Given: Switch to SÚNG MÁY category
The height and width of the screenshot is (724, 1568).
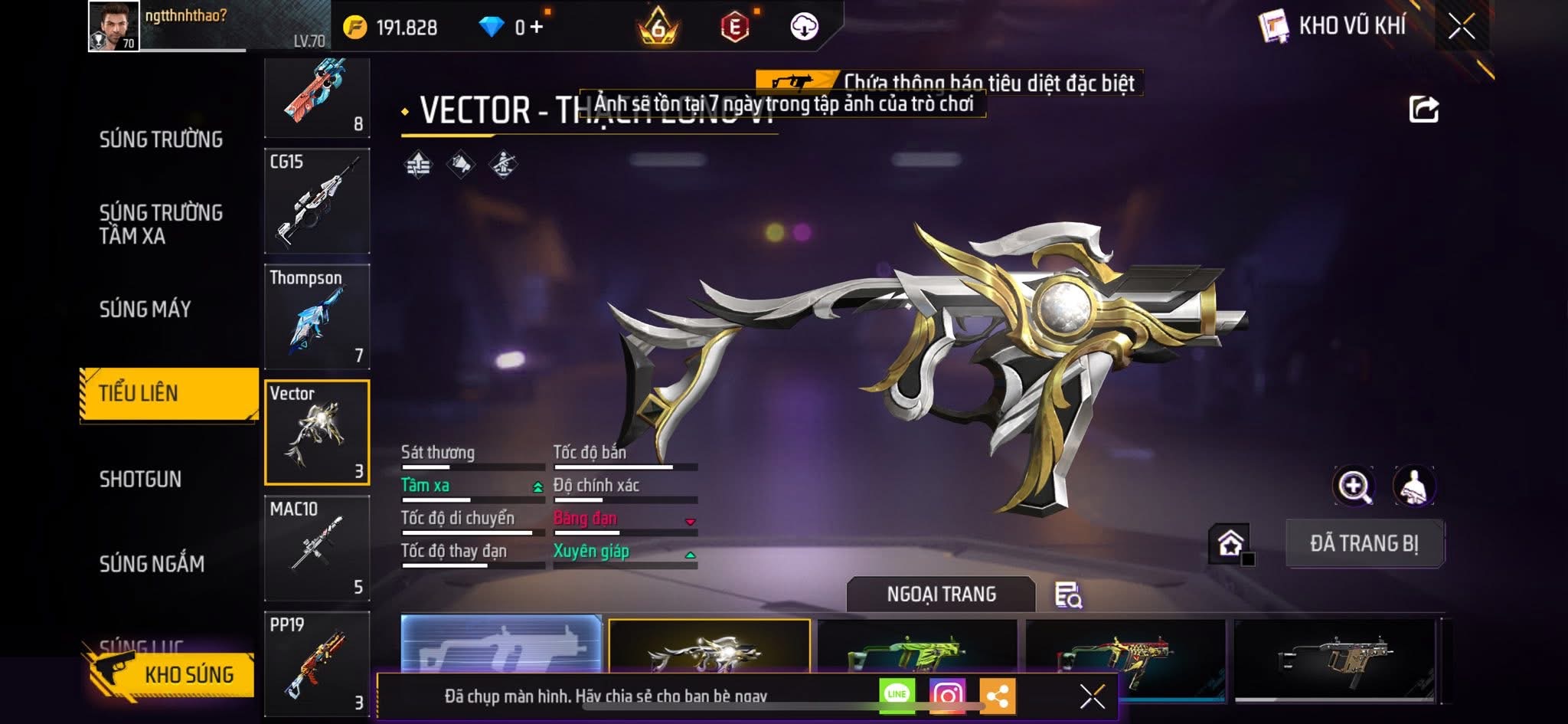Looking at the screenshot, I should (145, 309).
